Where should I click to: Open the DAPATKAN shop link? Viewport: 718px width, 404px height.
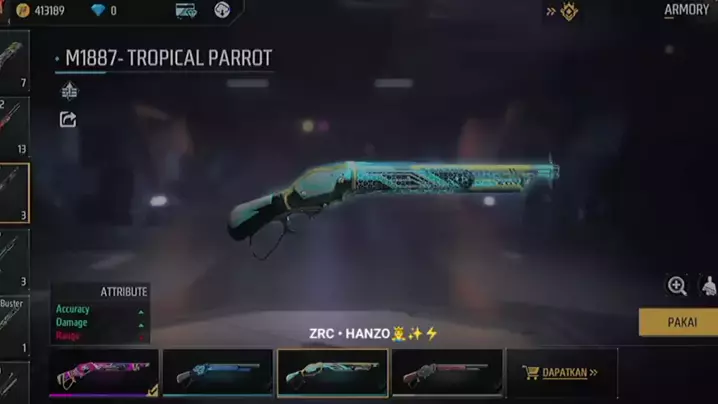pos(560,373)
